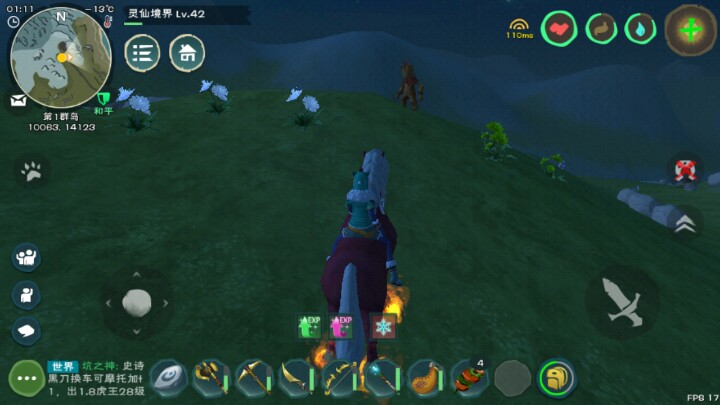This screenshot has height=405, width=720.
Task: Click the snowflake status icon
Action: point(383,327)
